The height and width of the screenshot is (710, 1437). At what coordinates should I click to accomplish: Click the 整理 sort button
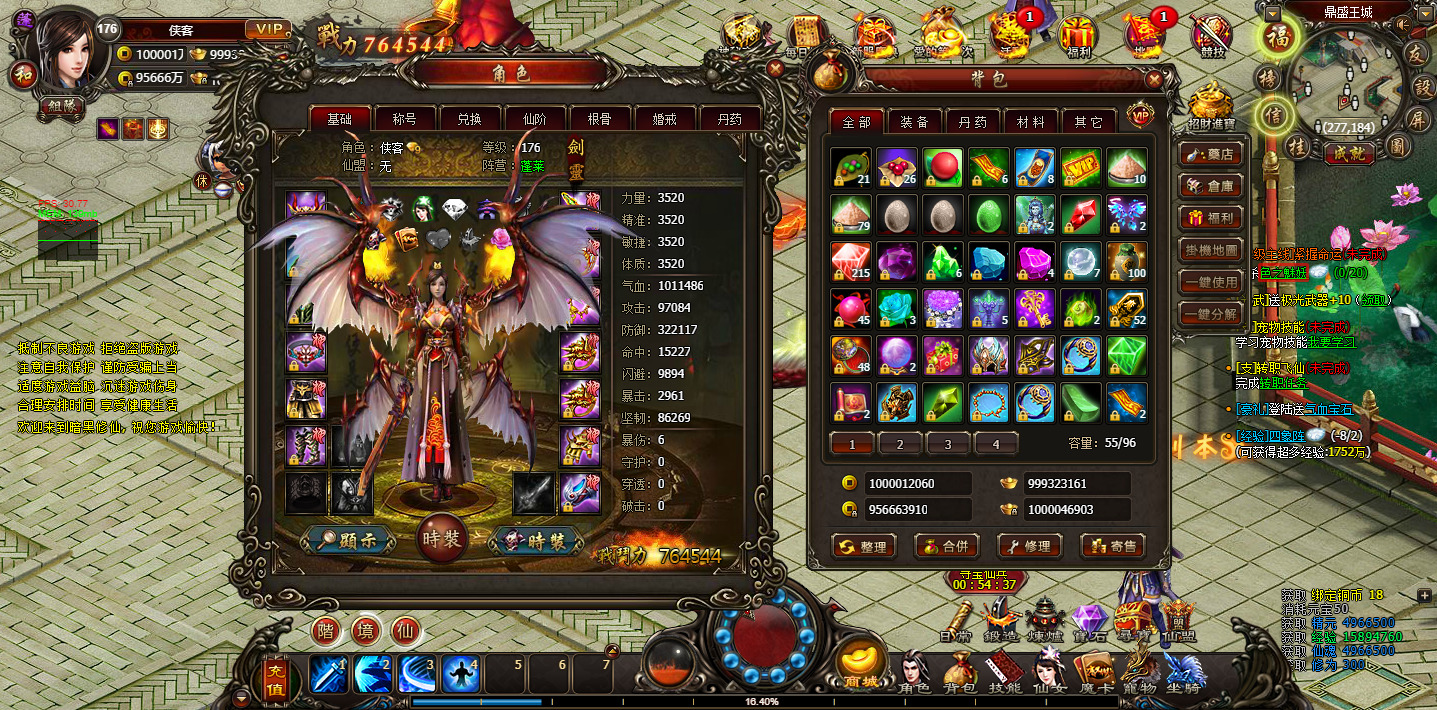pyautogui.click(x=863, y=546)
